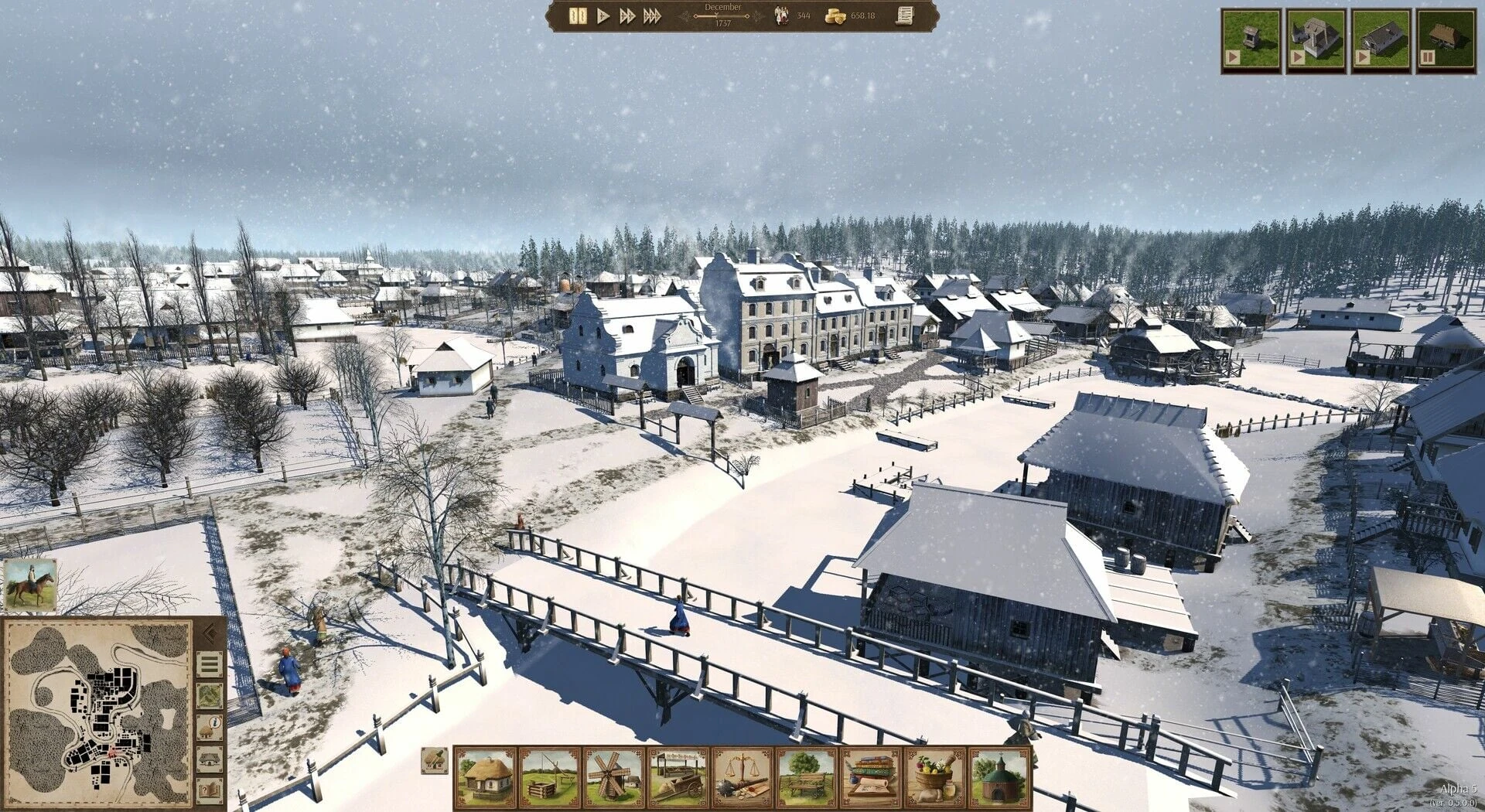Pause the game with the pause button
1485x812 pixels.
[577, 16]
